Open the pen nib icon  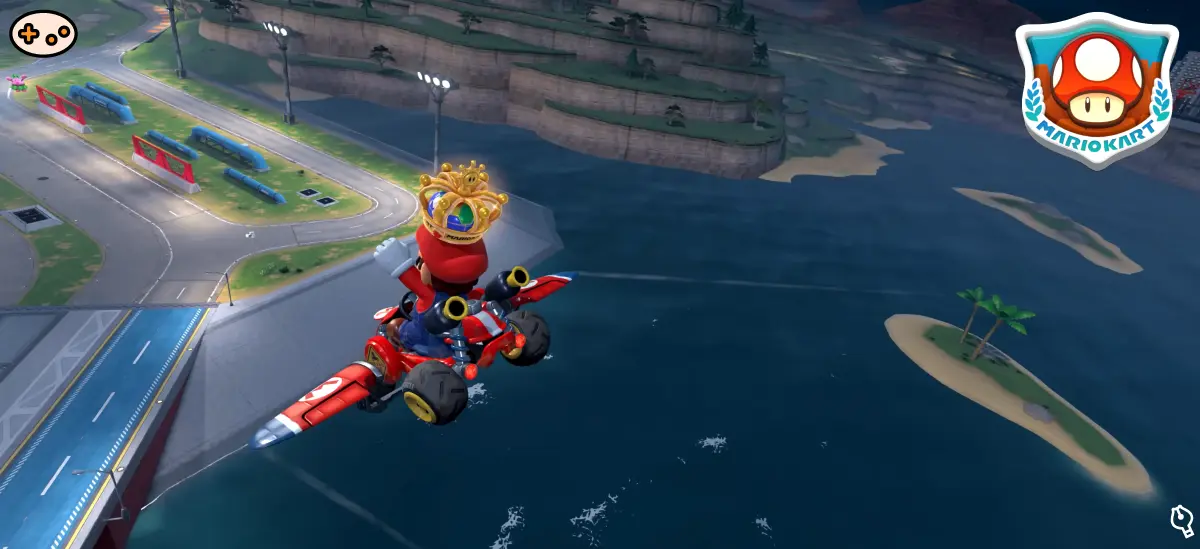[x=1181, y=520]
